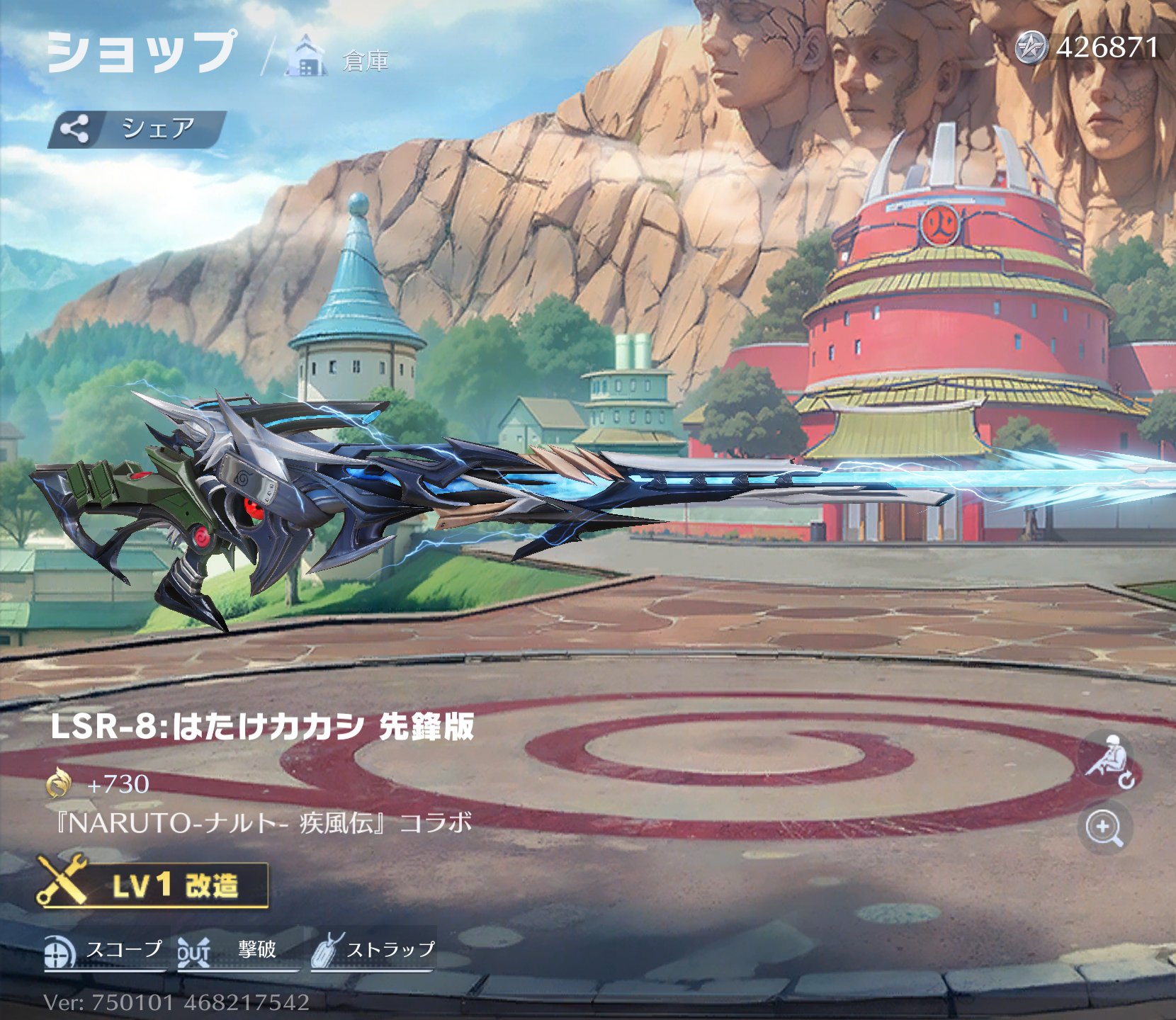Choose the ストラップ strap tab

click(373, 951)
